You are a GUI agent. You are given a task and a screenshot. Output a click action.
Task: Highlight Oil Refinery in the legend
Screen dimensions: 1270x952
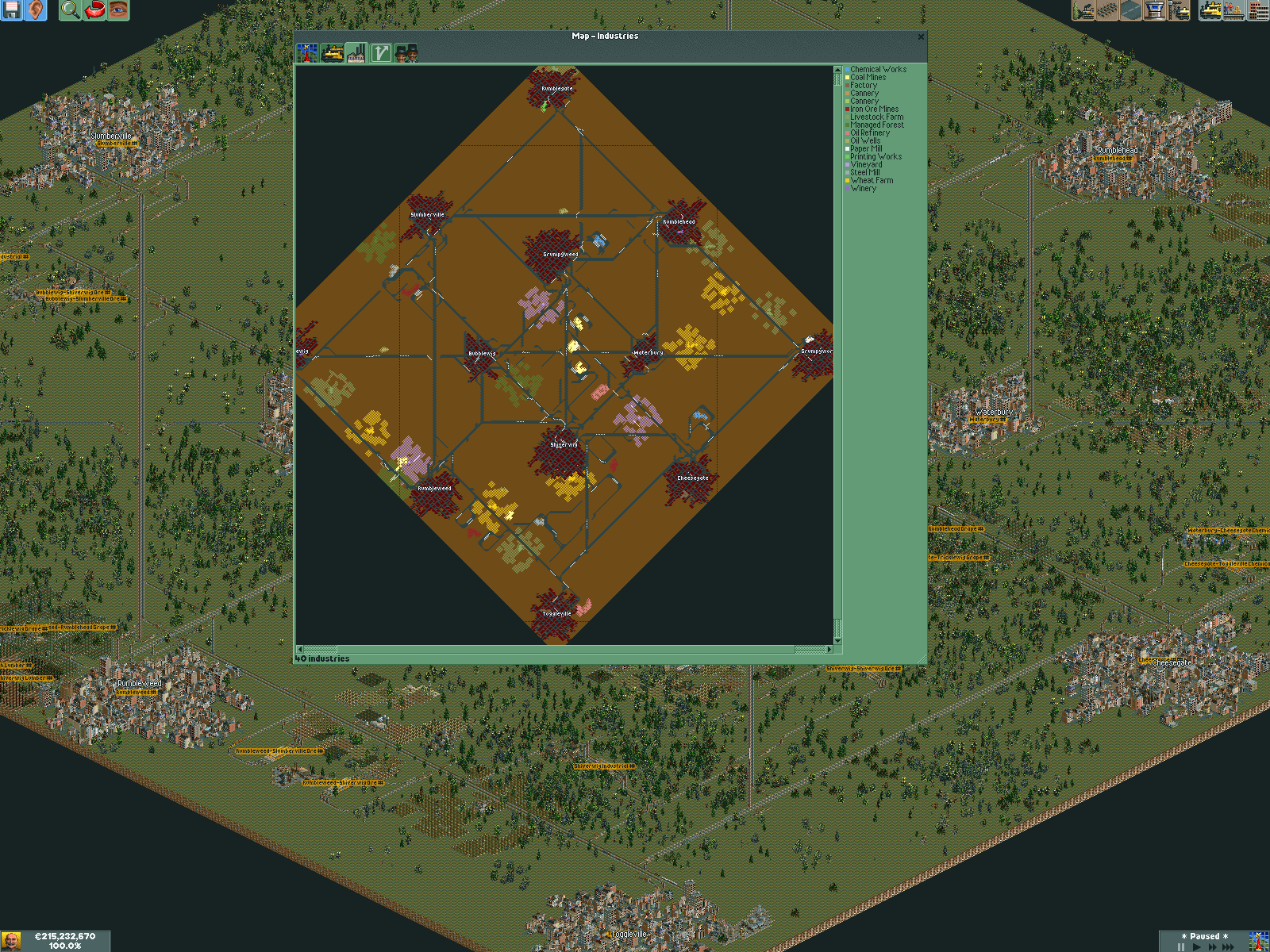click(870, 133)
